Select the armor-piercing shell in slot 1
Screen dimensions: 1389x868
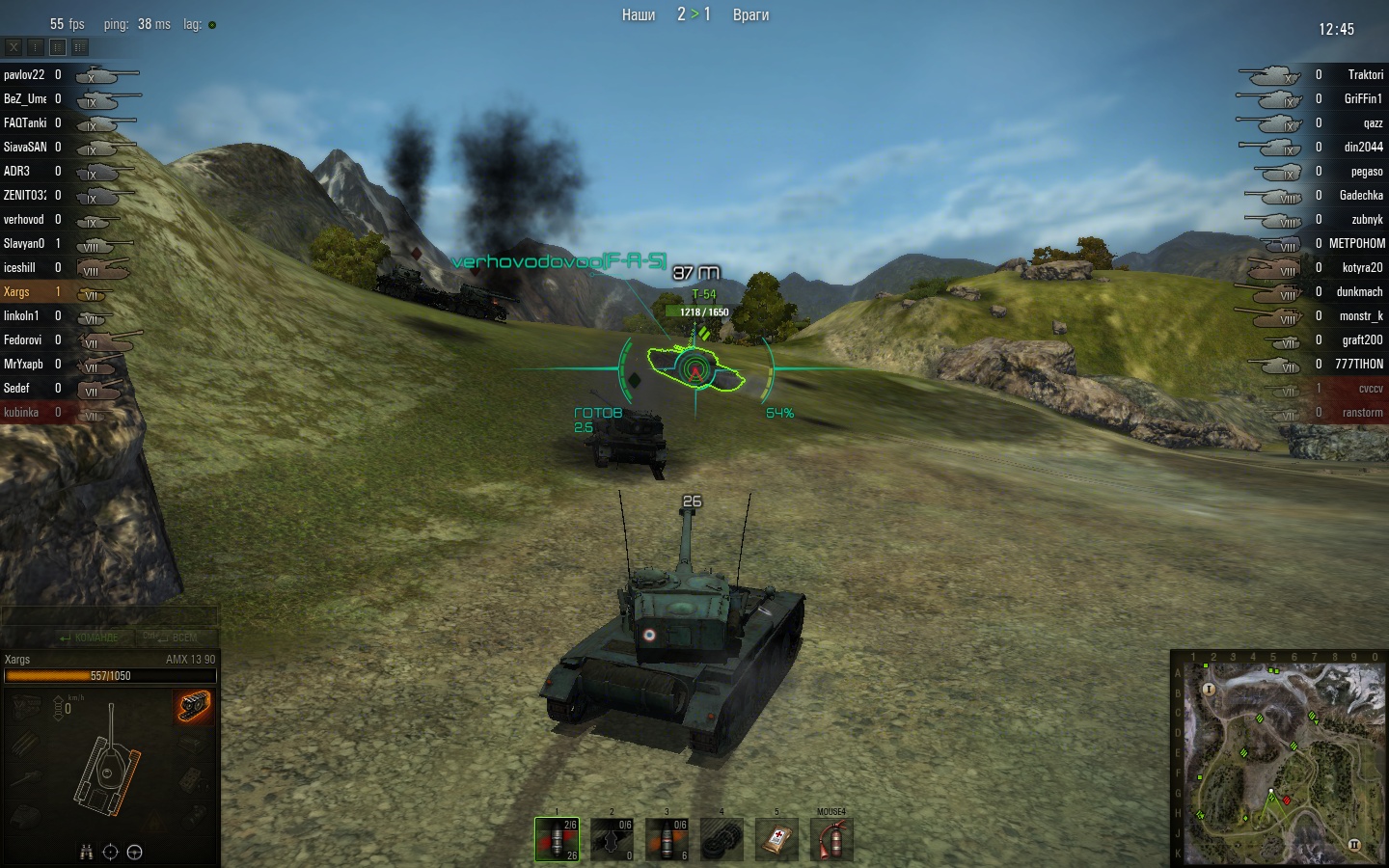click(x=557, y=839)
